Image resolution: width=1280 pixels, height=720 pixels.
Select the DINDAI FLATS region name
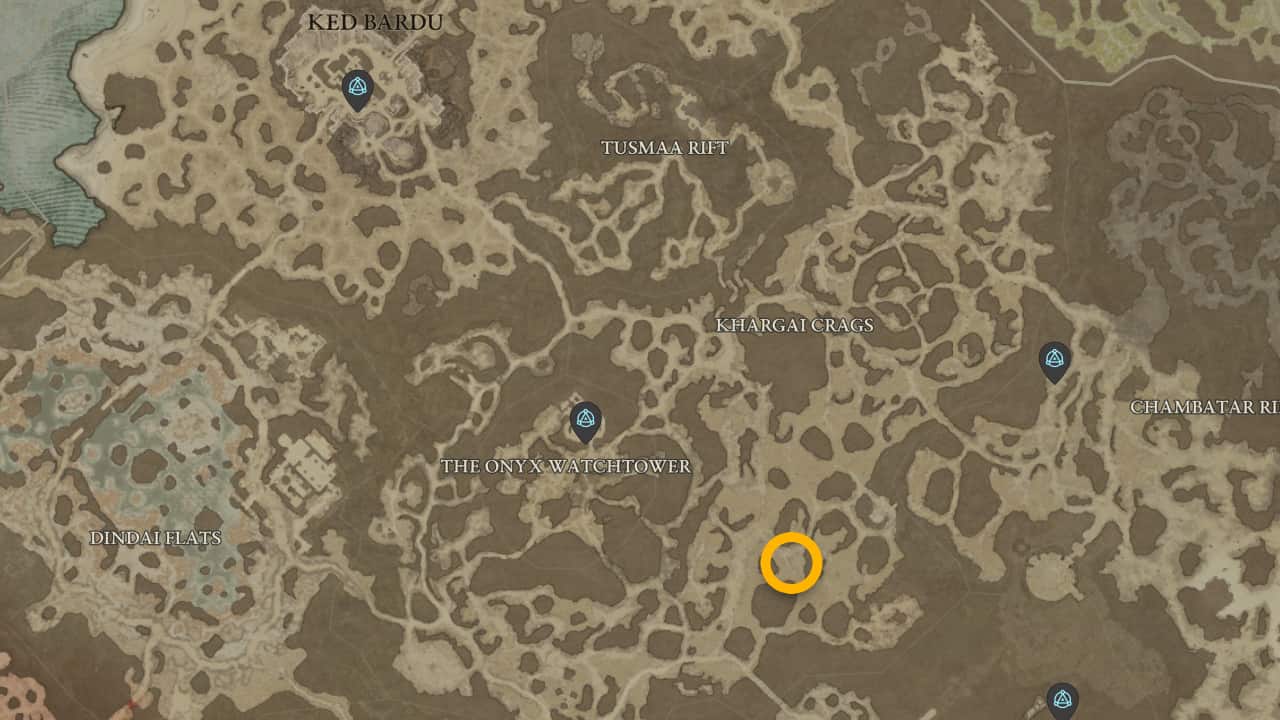(157, 538)
